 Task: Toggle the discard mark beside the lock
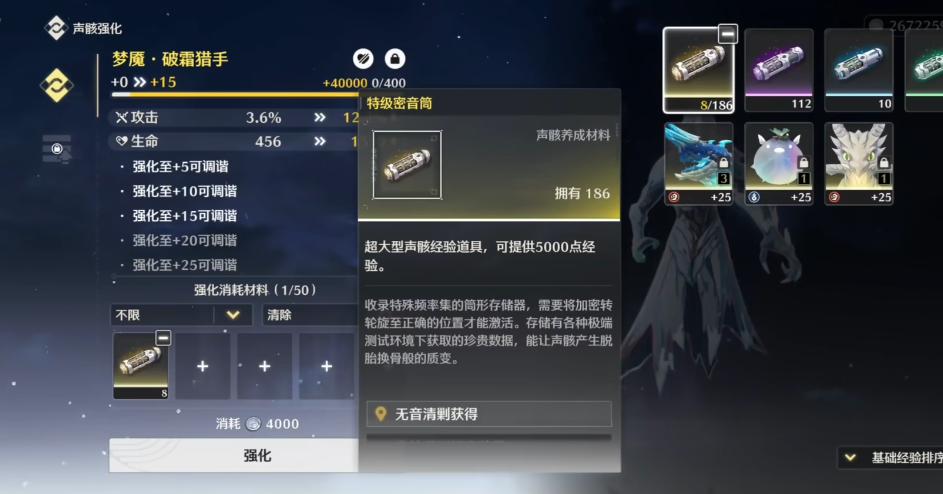364,59
